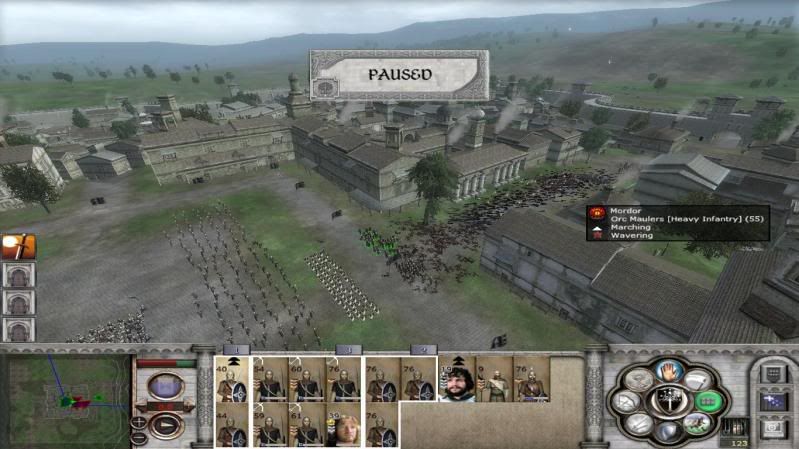Select the unit card with 44 soldiers
The height and width of the screenshot is (449, 799).
click(232, 427)
